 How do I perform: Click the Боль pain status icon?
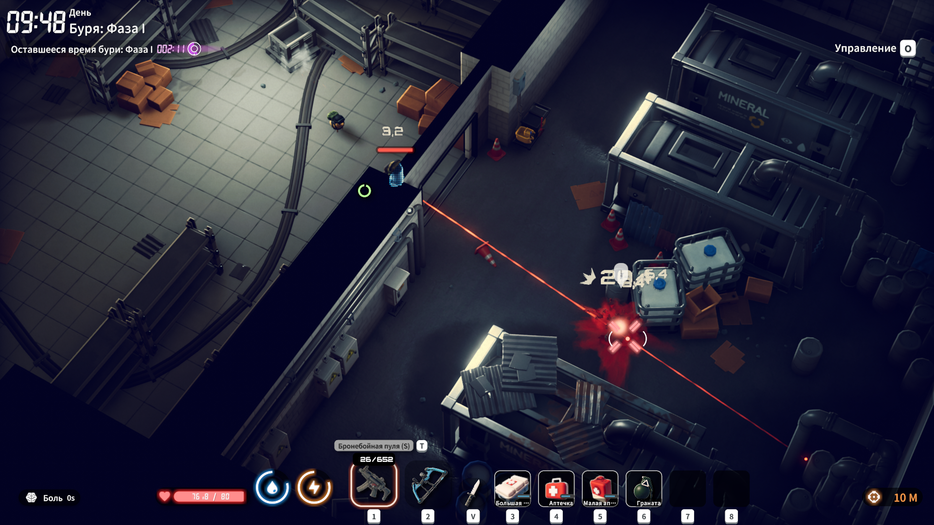31,498
